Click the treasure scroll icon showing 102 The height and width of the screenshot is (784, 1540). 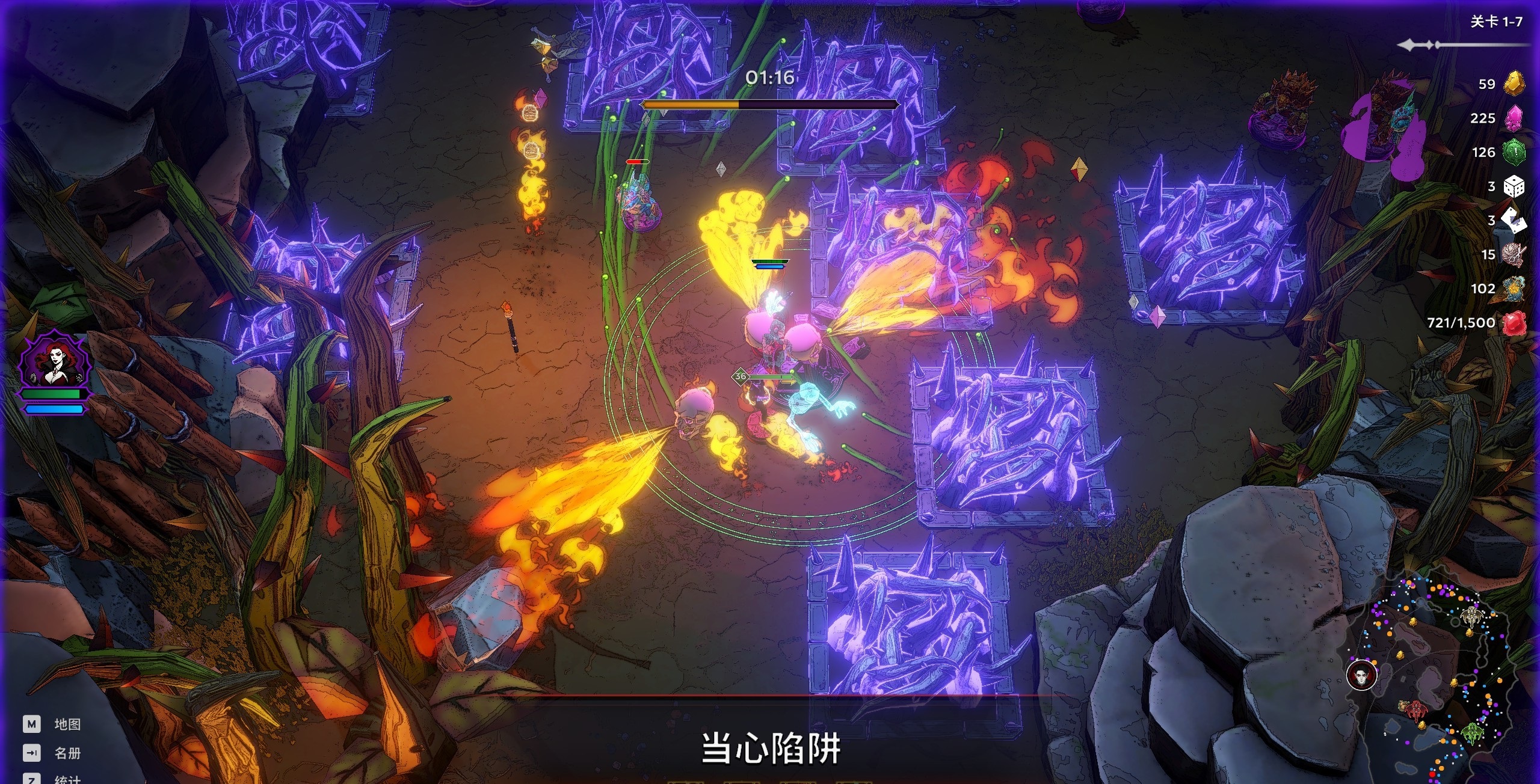point(1514,289)
